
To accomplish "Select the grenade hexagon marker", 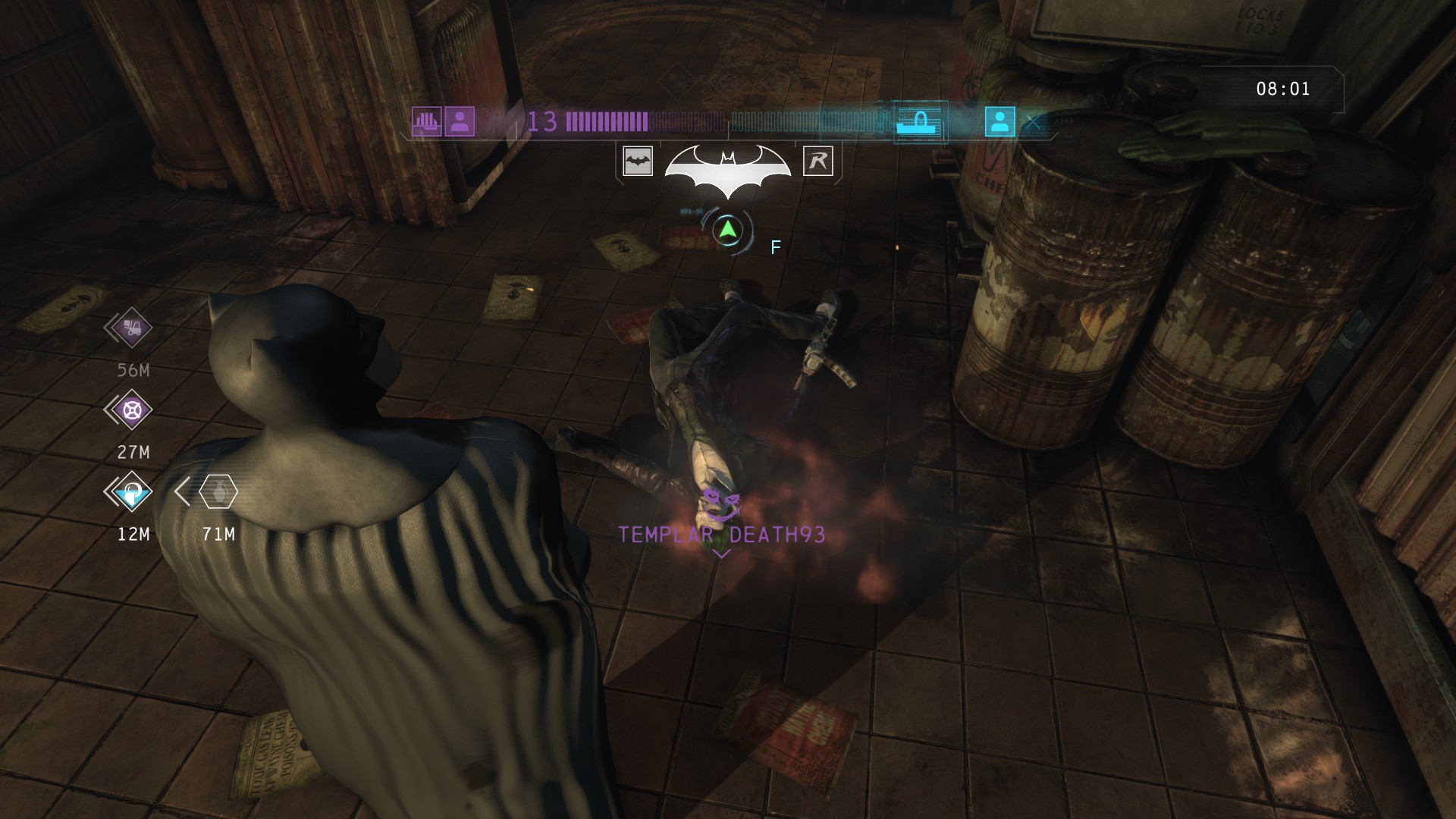I will pyautogui.click(x=218, y=492).
